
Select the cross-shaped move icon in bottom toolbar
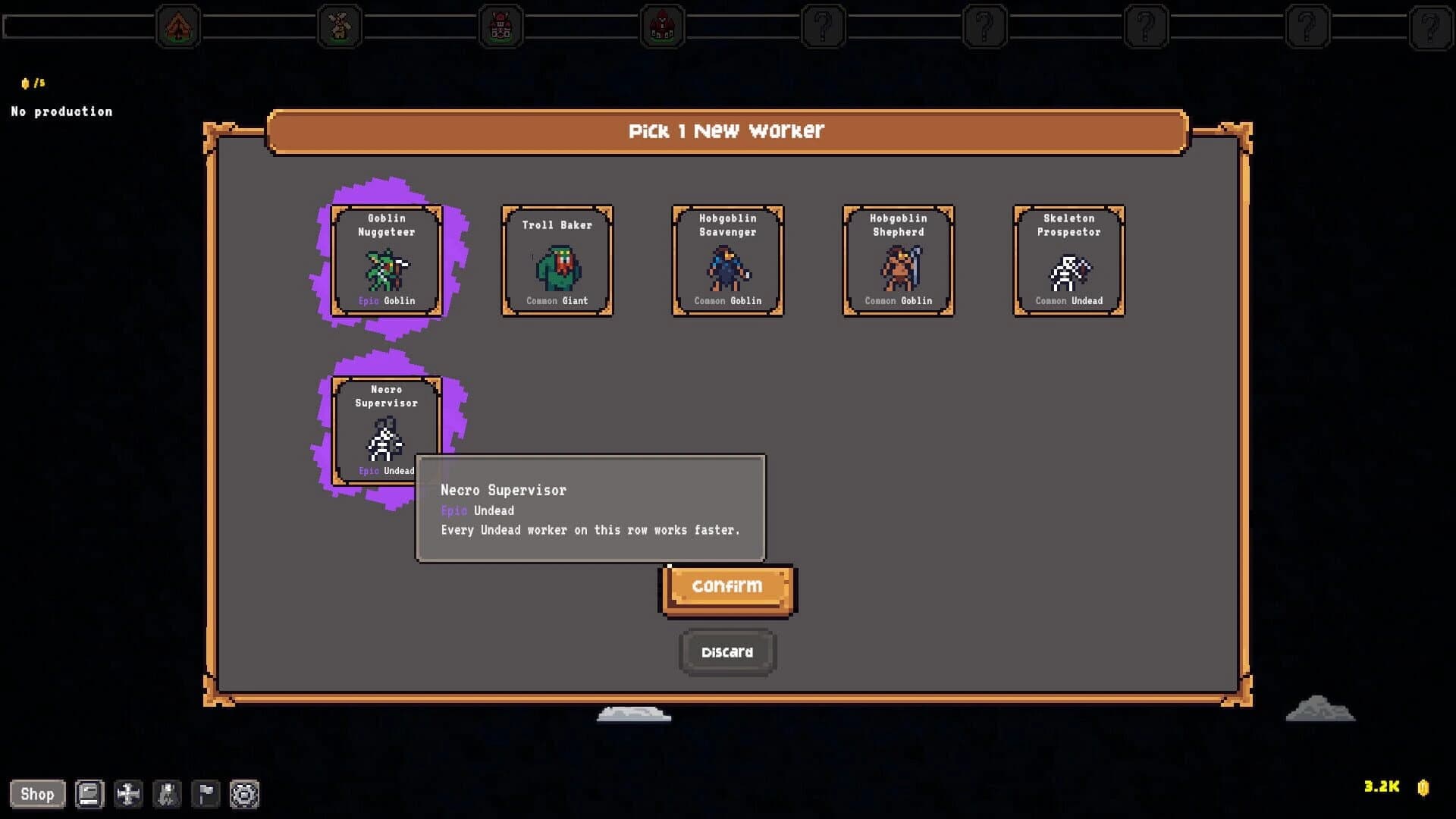(127, 794)
